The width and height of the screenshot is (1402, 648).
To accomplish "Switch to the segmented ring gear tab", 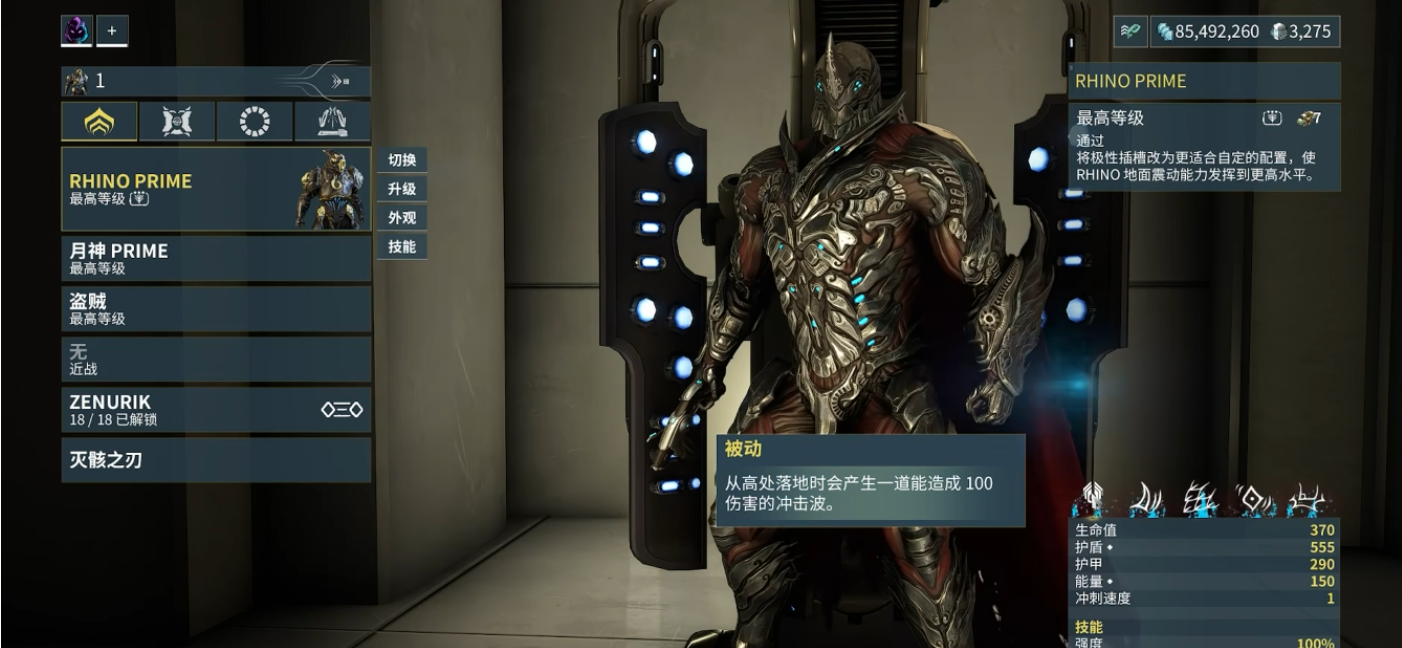I will pos(255,122).
